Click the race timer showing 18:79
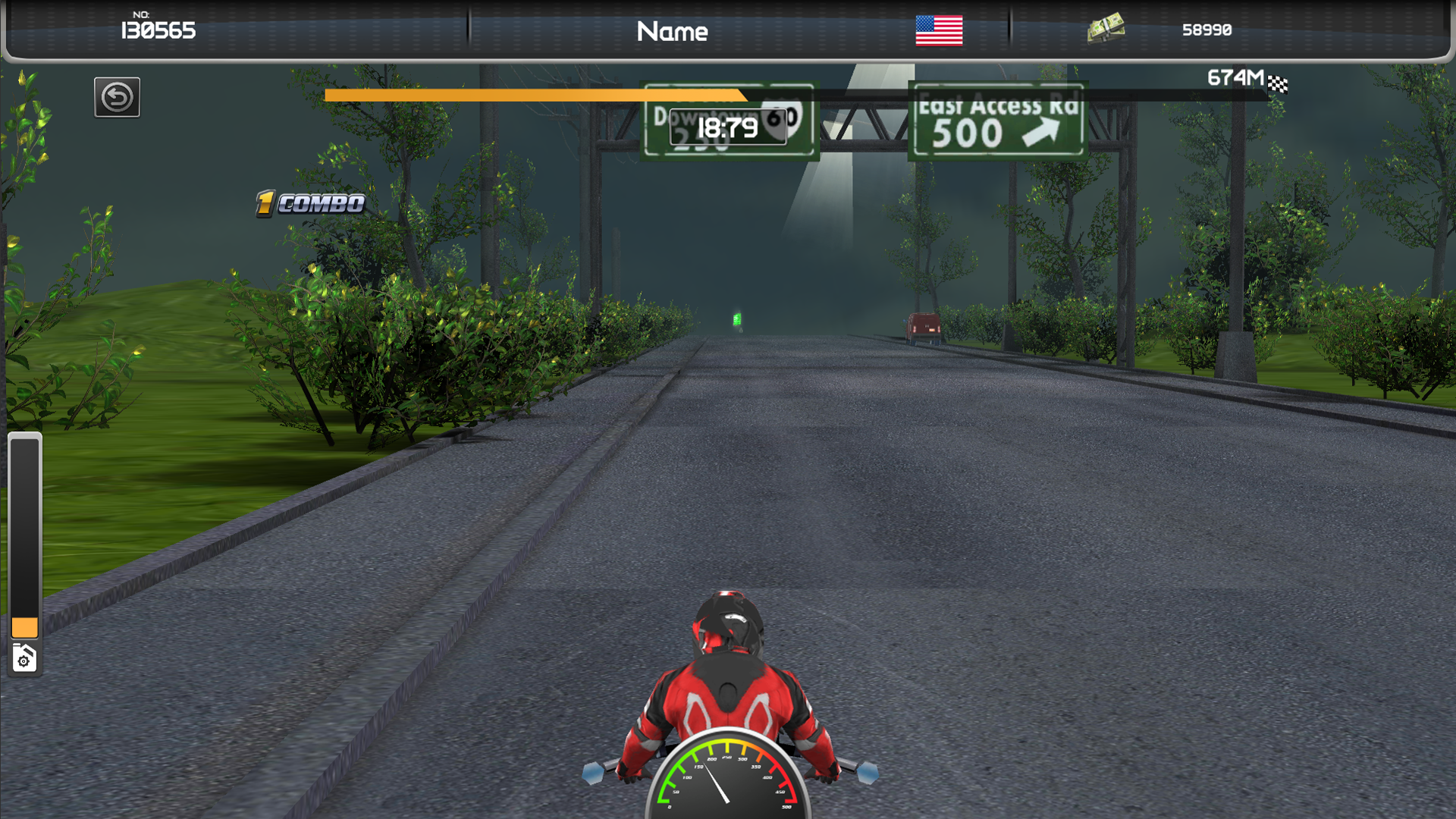 point(728,128)
